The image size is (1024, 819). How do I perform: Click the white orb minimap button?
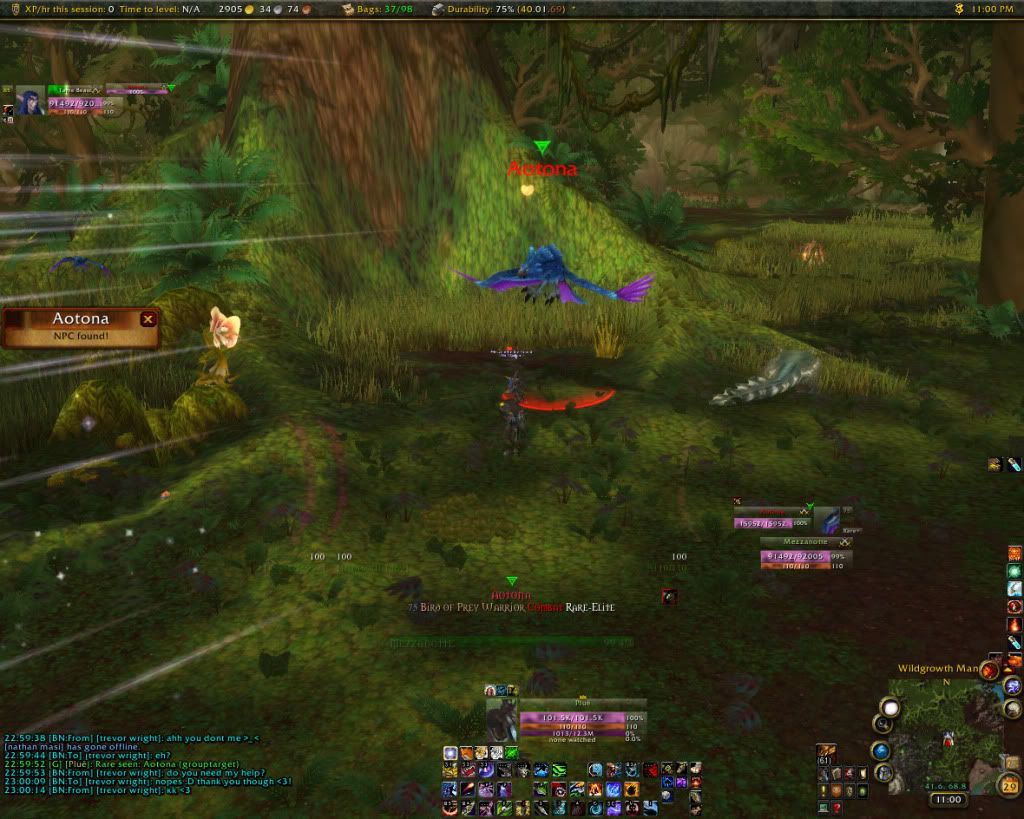point(889,707)
